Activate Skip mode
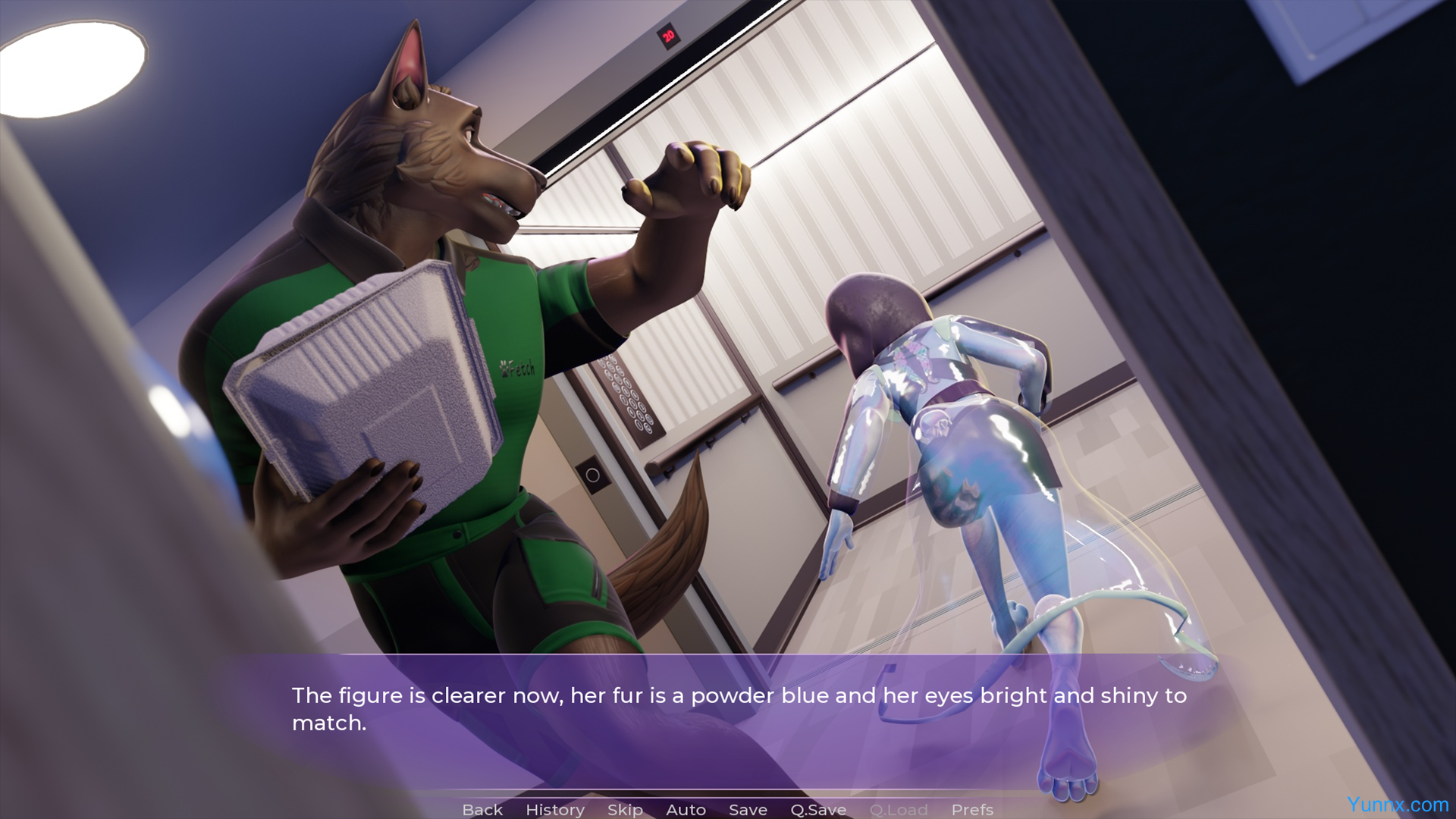 [625, 810]
